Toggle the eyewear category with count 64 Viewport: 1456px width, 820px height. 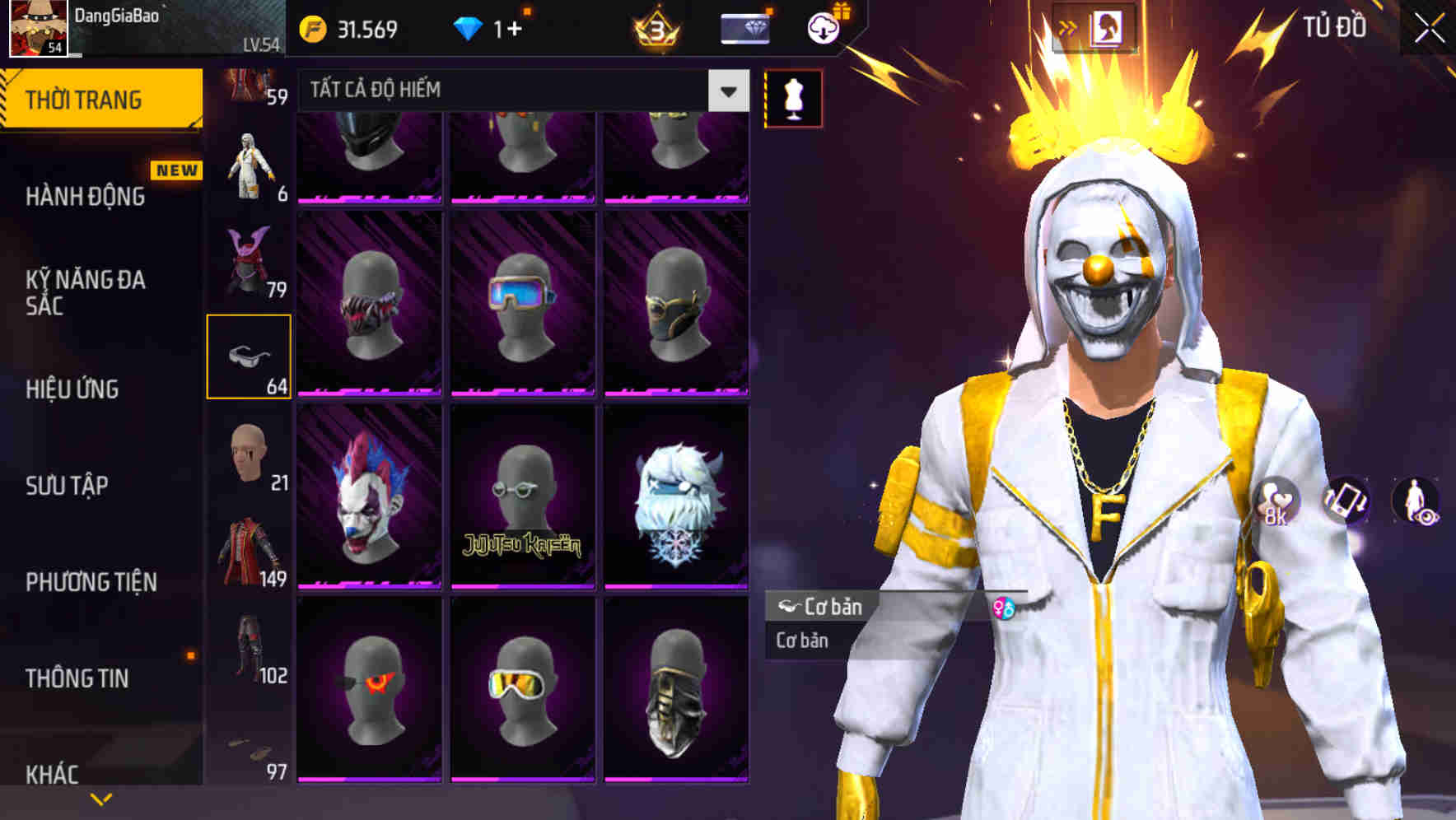(250, 356)
